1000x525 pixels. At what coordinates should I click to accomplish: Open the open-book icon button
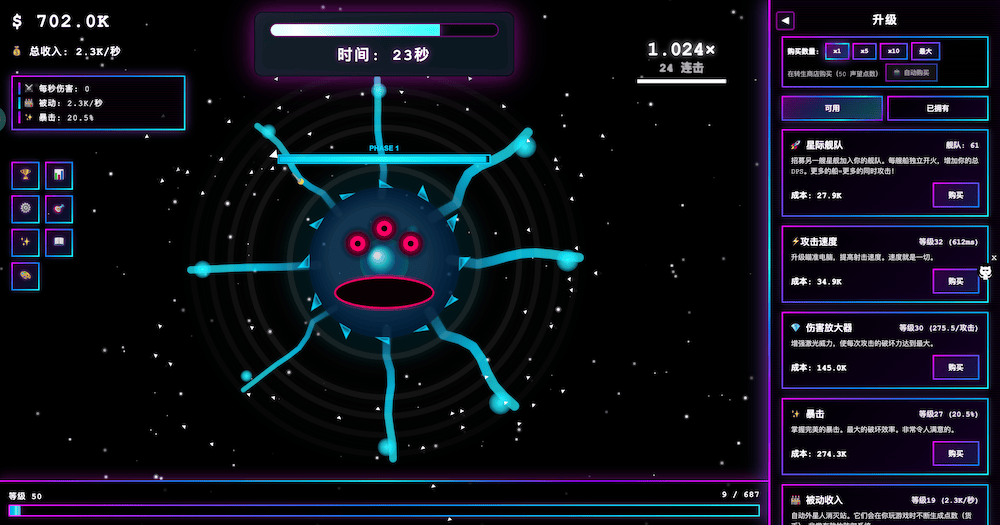pos(59,243)
